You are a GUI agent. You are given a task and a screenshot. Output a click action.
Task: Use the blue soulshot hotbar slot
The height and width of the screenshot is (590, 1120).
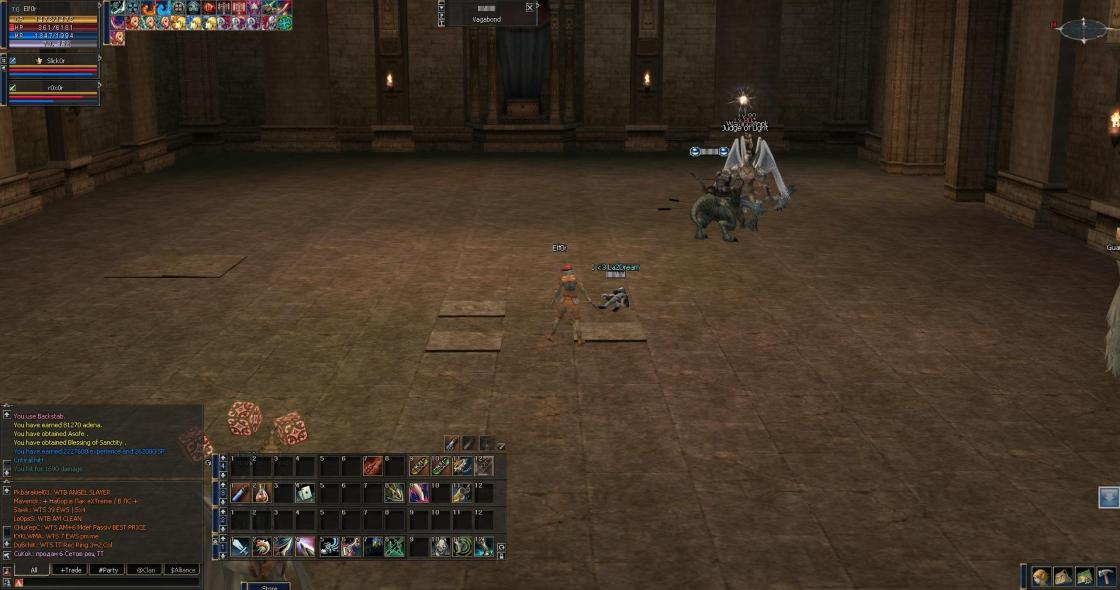[x=240, y=493]
